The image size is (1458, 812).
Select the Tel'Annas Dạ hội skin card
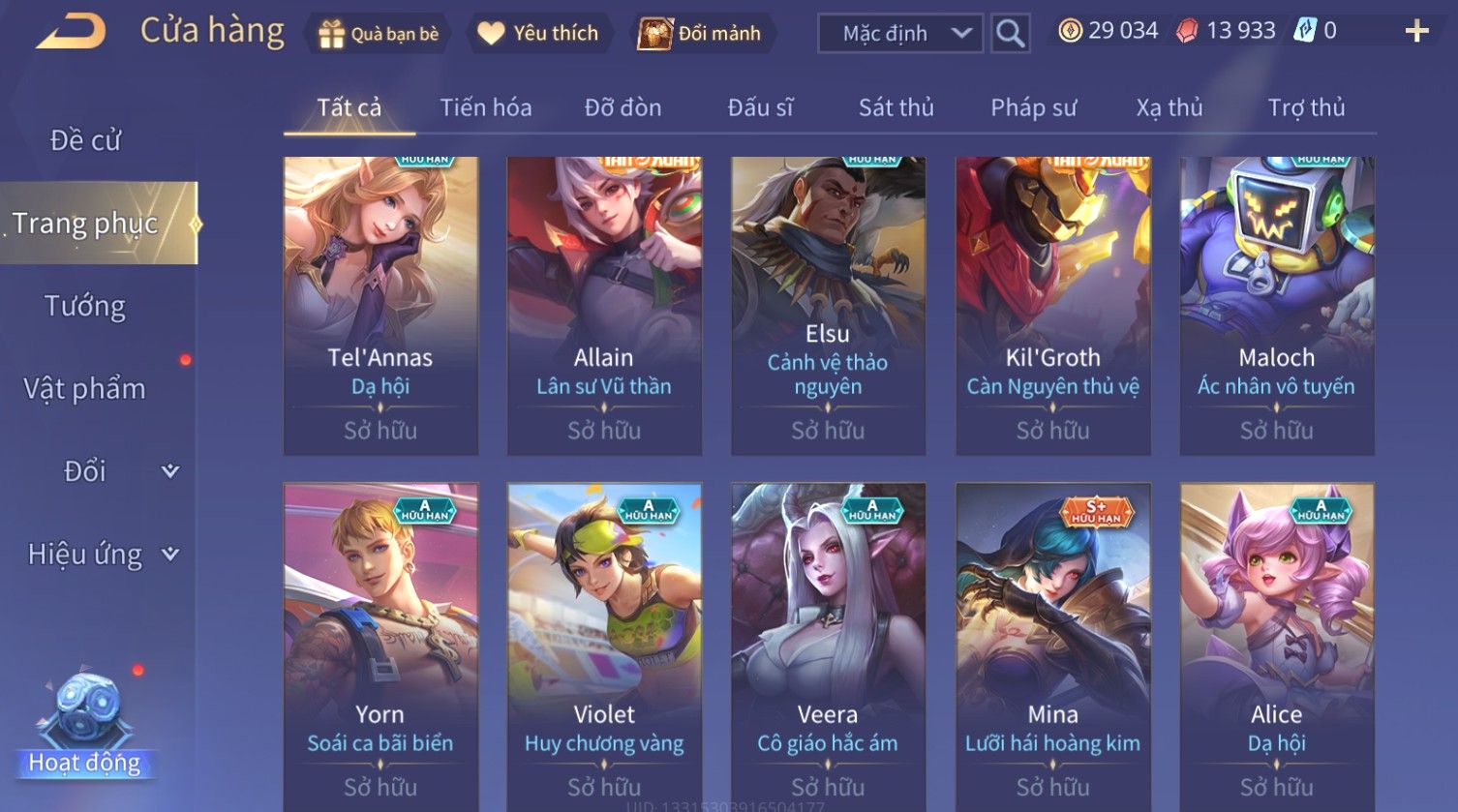[x=380, y=305]
